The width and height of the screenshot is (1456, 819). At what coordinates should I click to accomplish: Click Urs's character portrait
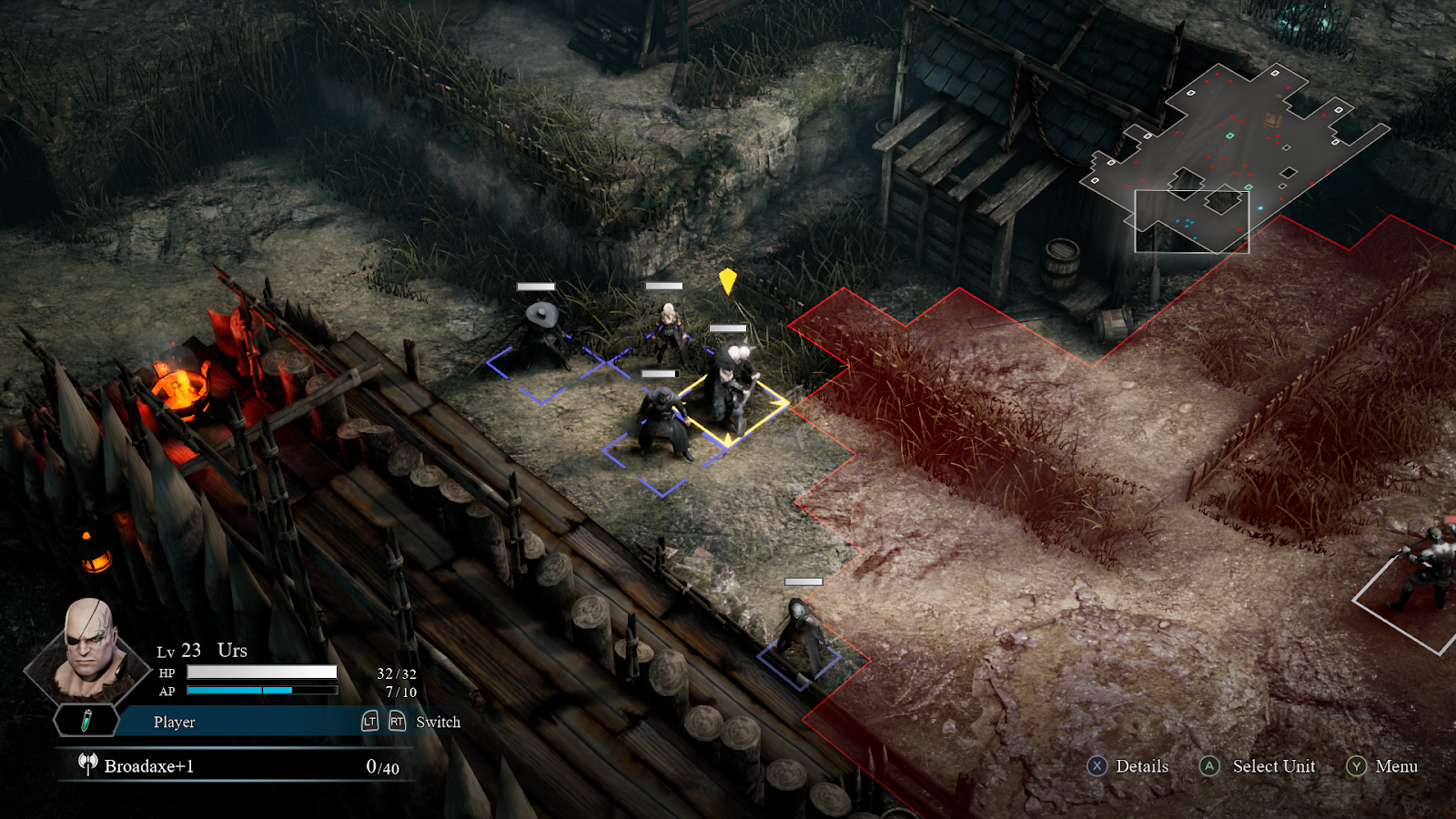[x=87, y=648]
